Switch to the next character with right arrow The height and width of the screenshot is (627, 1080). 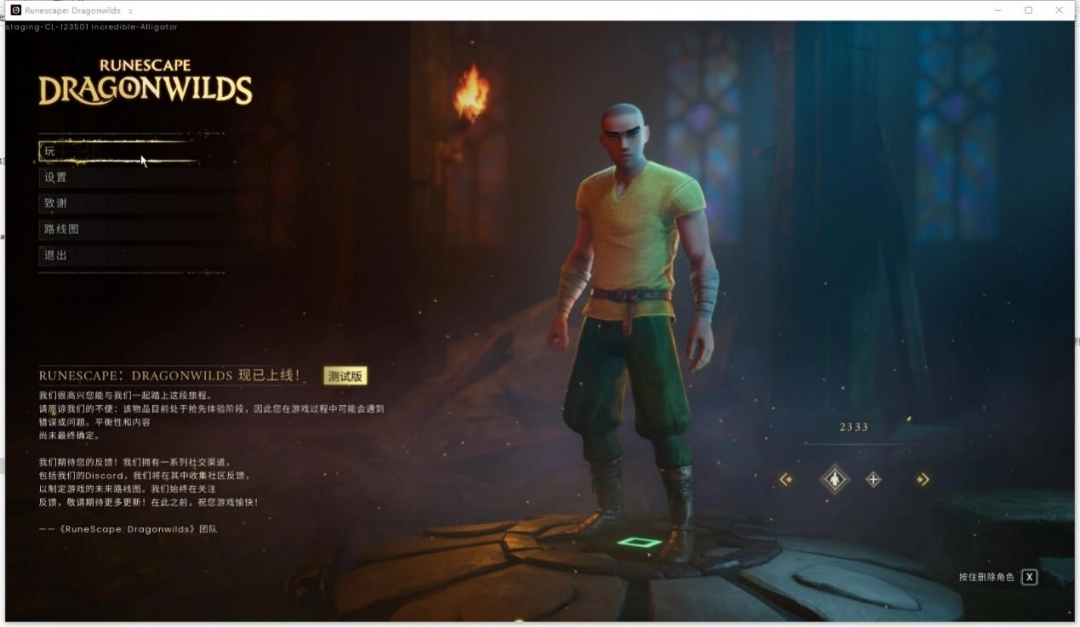pos(922,479)
